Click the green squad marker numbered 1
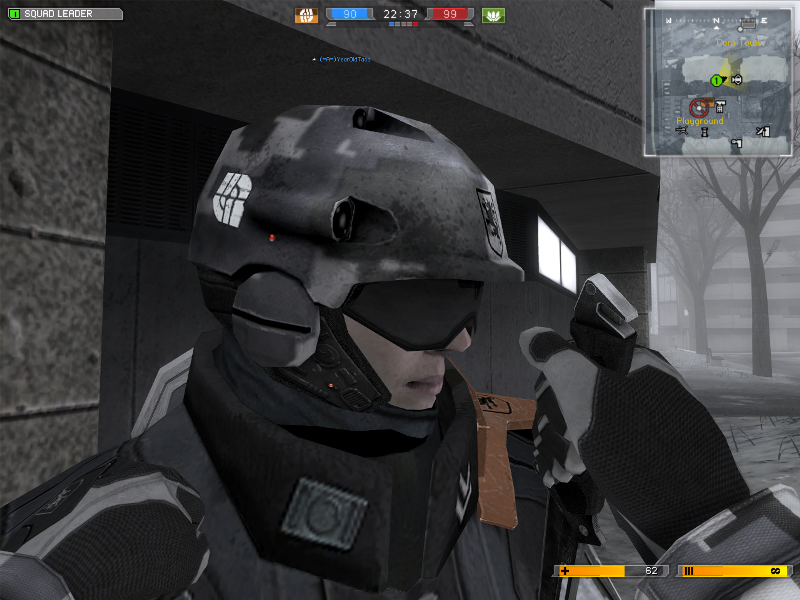The image size is (800, 600). click(x=717, y=80)
